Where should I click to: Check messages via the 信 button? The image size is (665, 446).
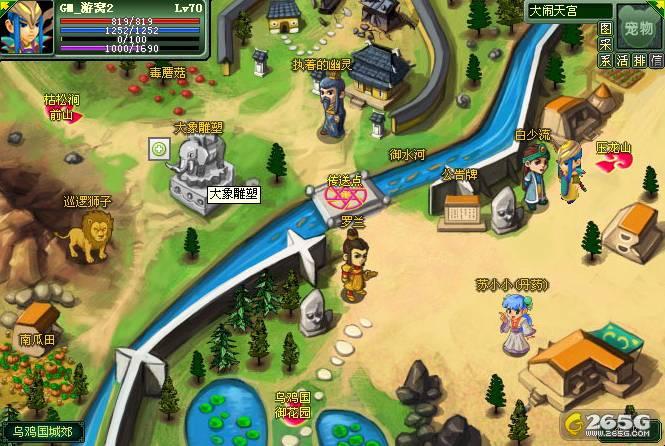(656, 61)
